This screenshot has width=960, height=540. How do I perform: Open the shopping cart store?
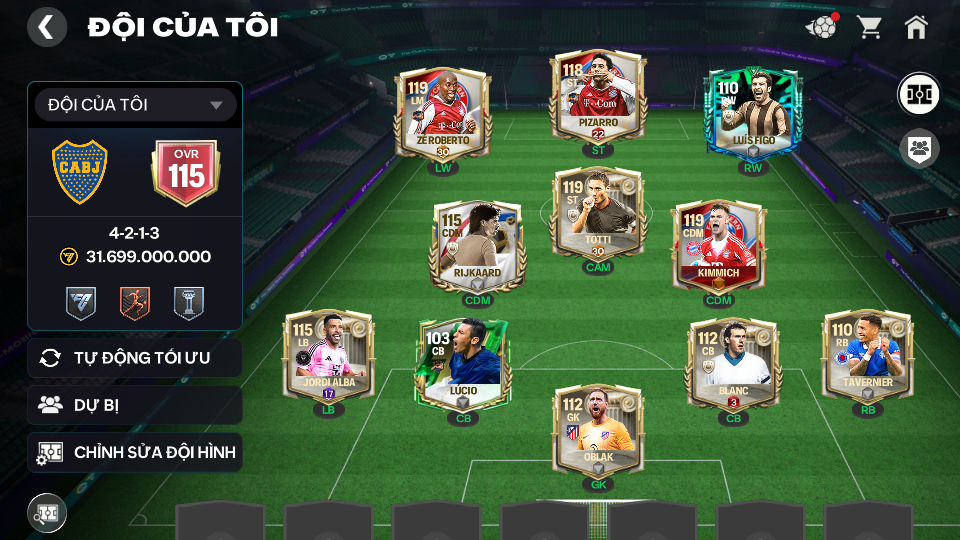pos(869,27)
